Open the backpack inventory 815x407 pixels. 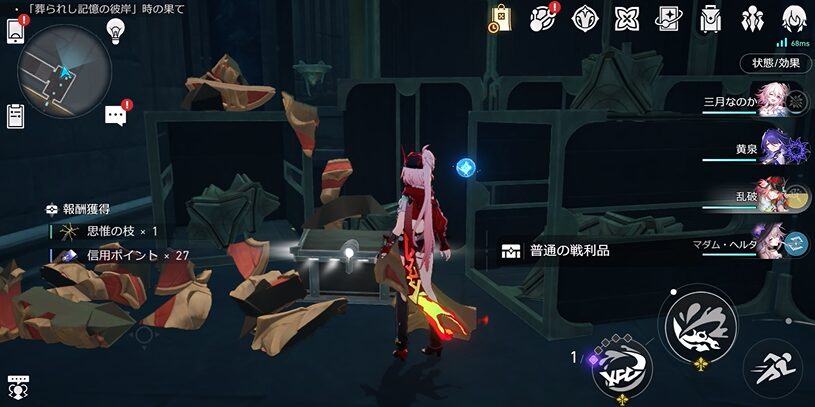pyautogui.click(x=711, y=18)
